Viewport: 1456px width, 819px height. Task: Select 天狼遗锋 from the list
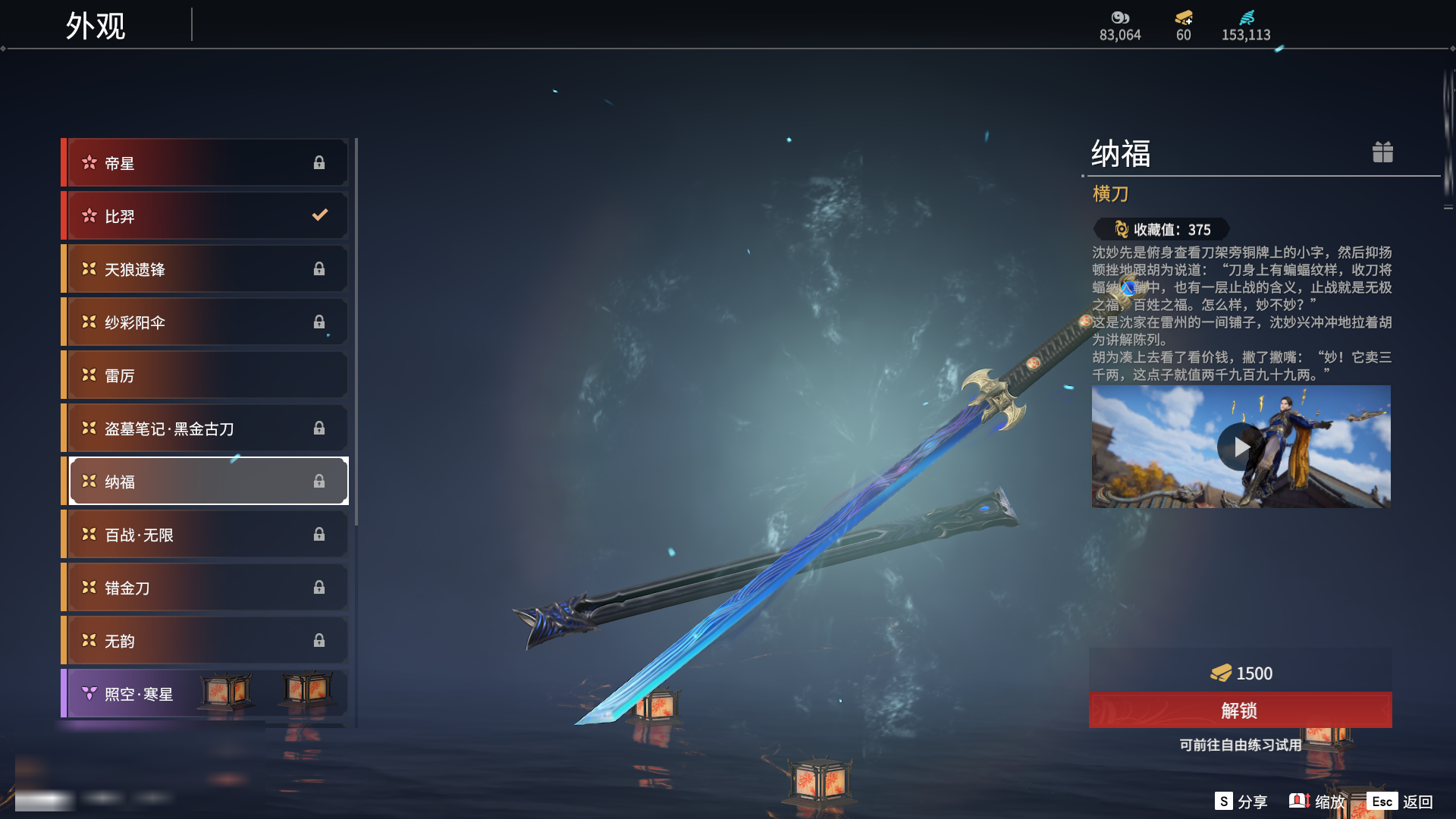(x=206, y=269)
